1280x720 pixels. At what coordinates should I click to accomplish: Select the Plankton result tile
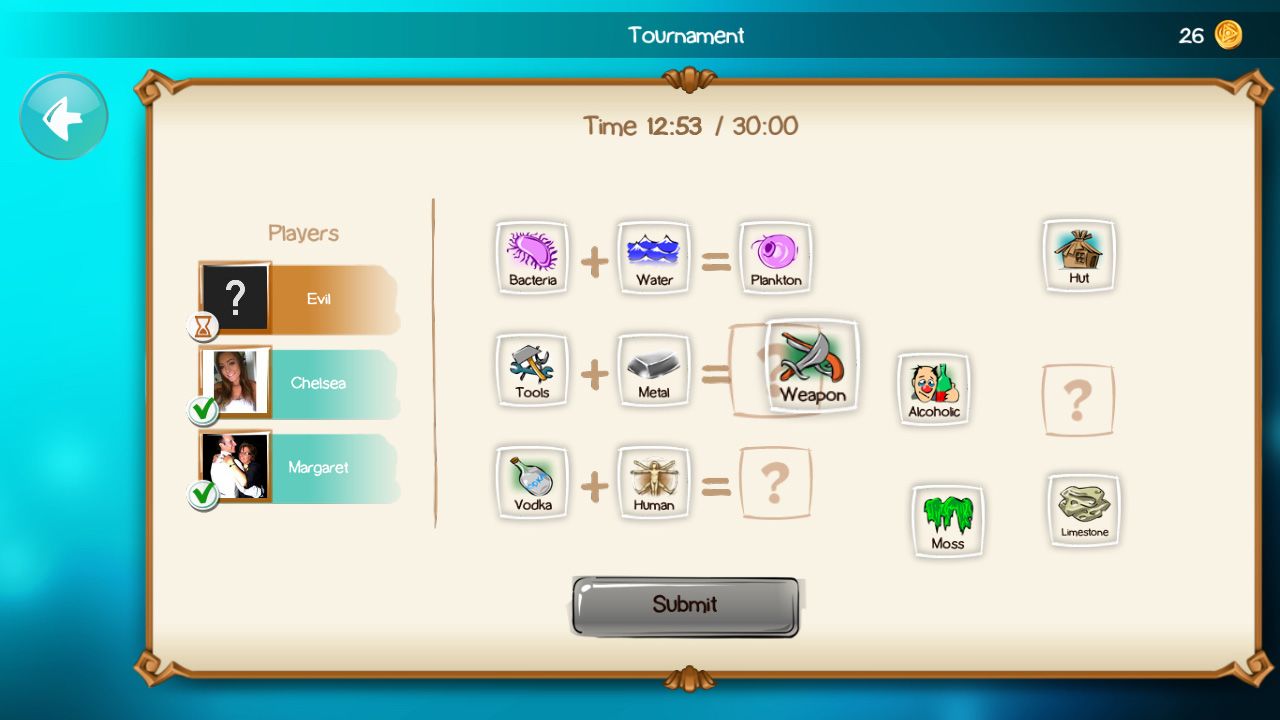tap(776, 257)
